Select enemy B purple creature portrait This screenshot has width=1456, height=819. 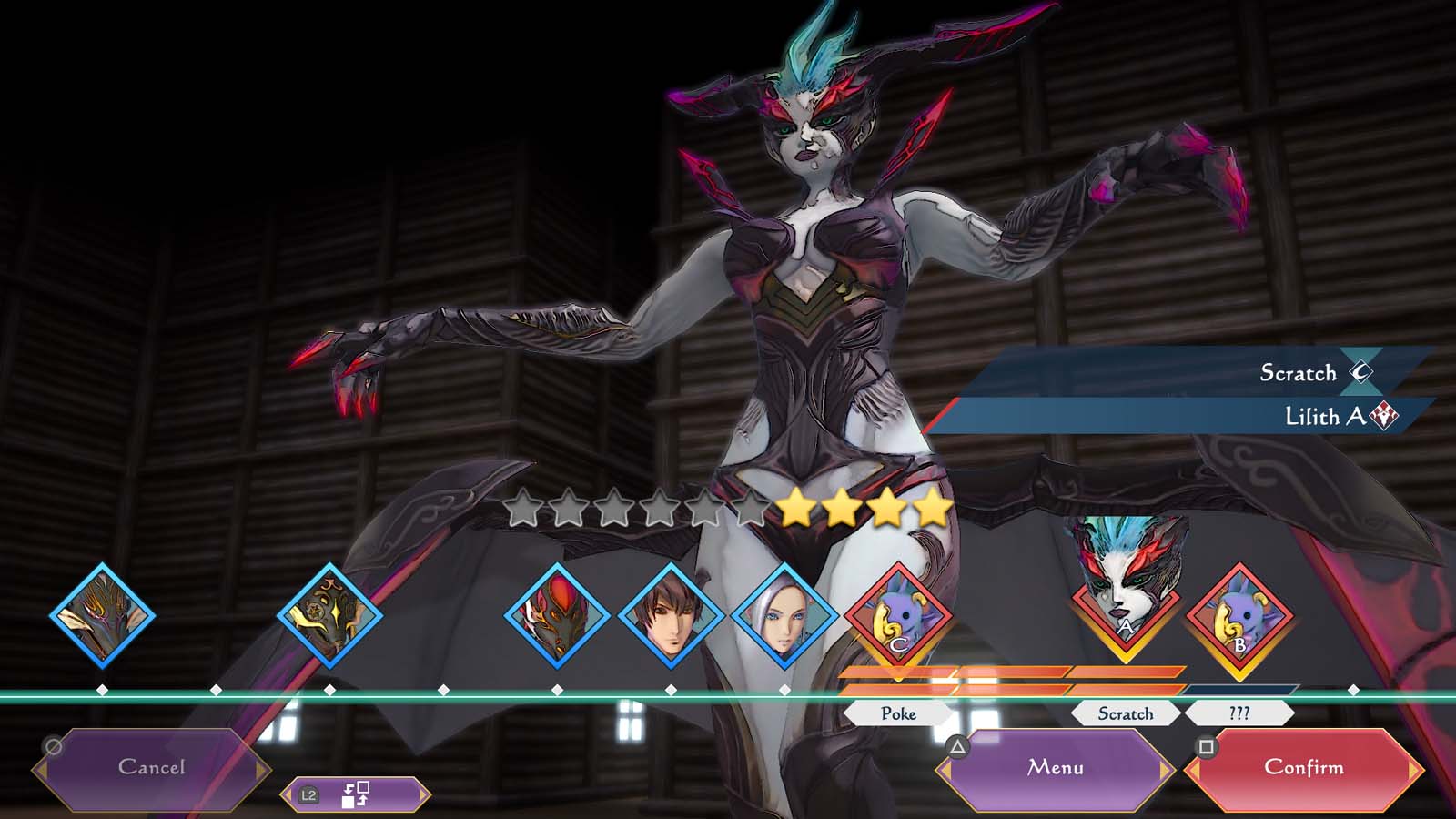pos(1239,616)
